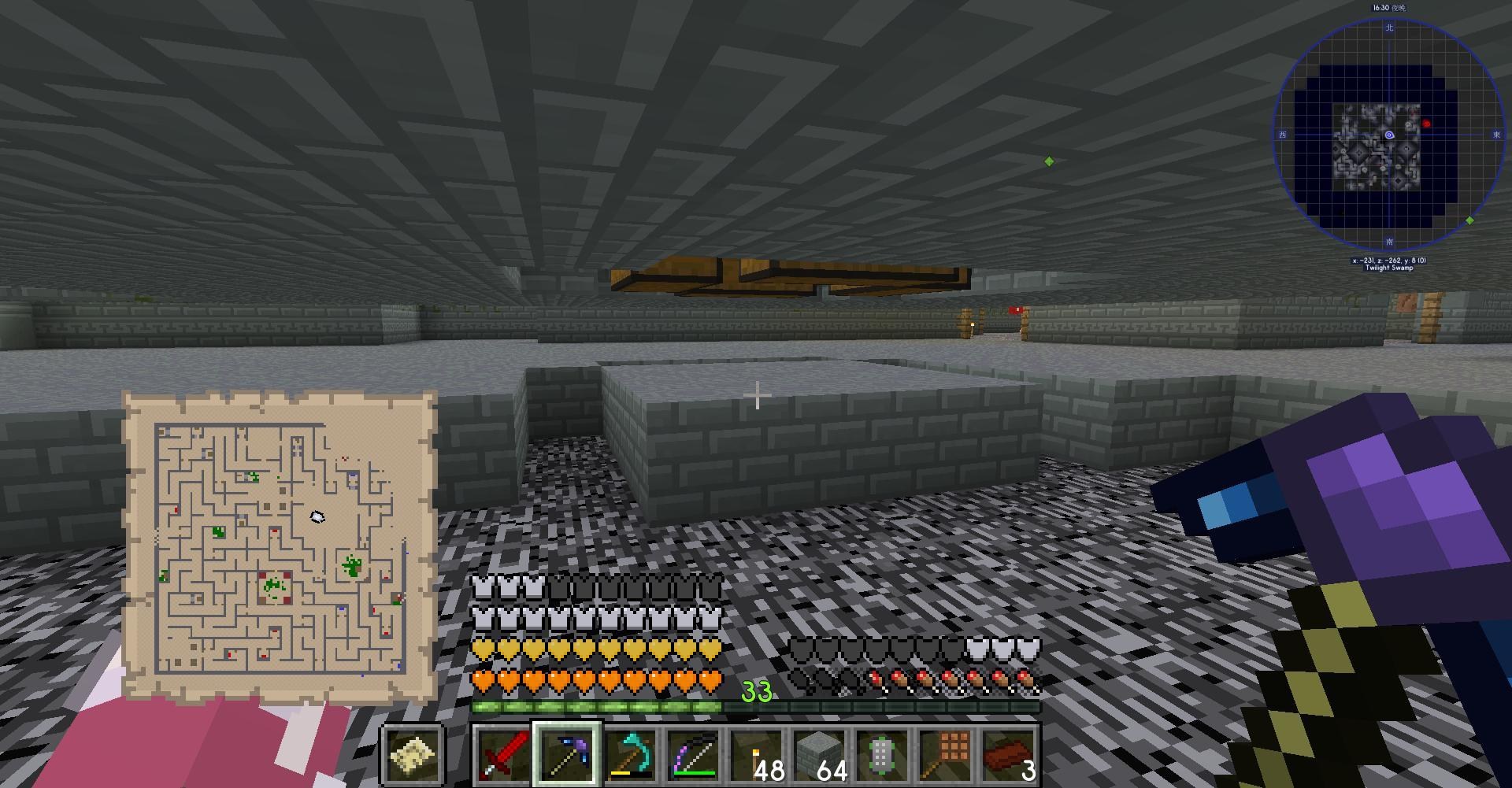
Task: Toggle the red entity dot on the minimap
Action: [x=1425, y=122]
